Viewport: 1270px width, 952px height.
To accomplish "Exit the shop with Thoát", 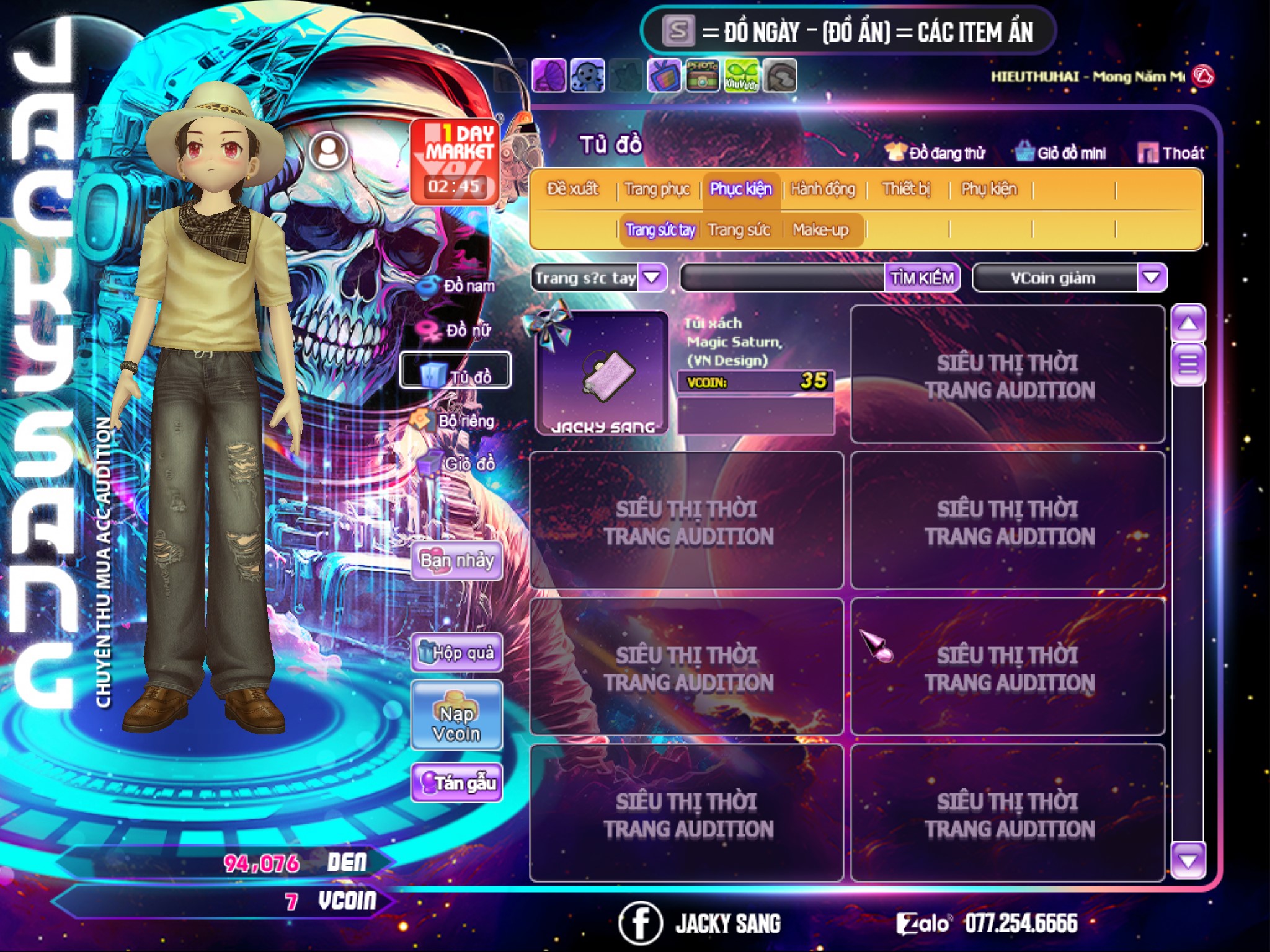I will [x=1171, y=153].
